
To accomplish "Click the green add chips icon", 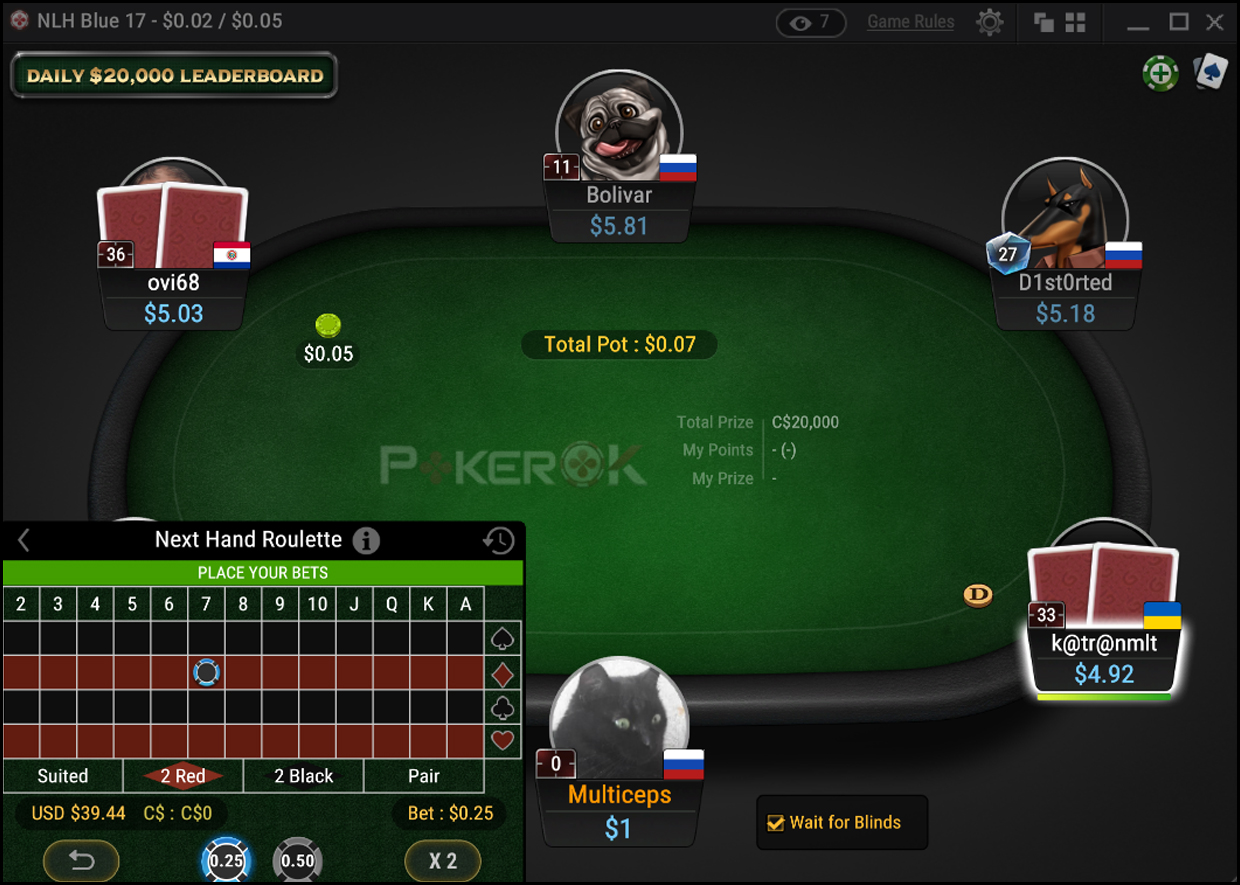I will click(1160, 72).
